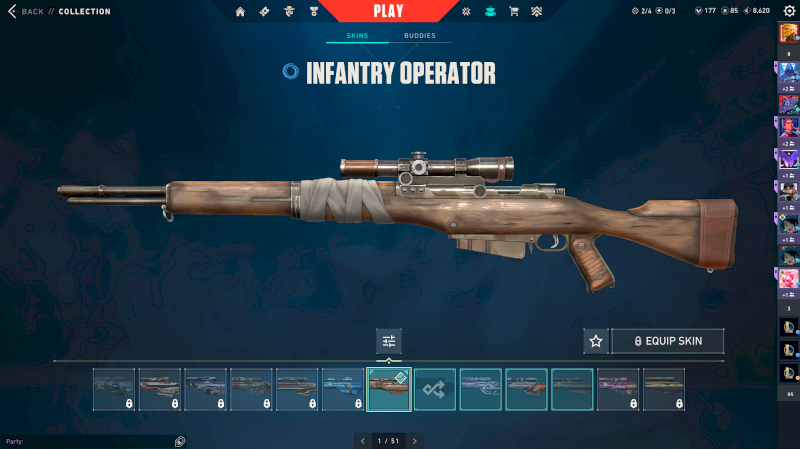Choose the random shuffle skin tile
Screen dimensions: 800x449
coord(435,389)
